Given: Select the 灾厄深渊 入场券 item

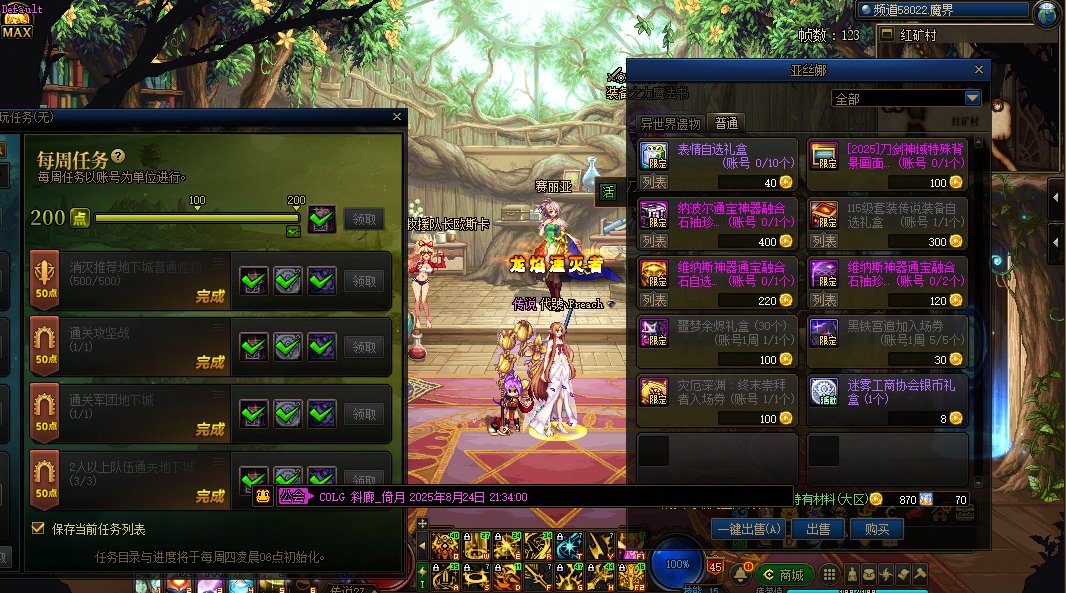Looking at the screenshot, I should click(x=717, y=401).
